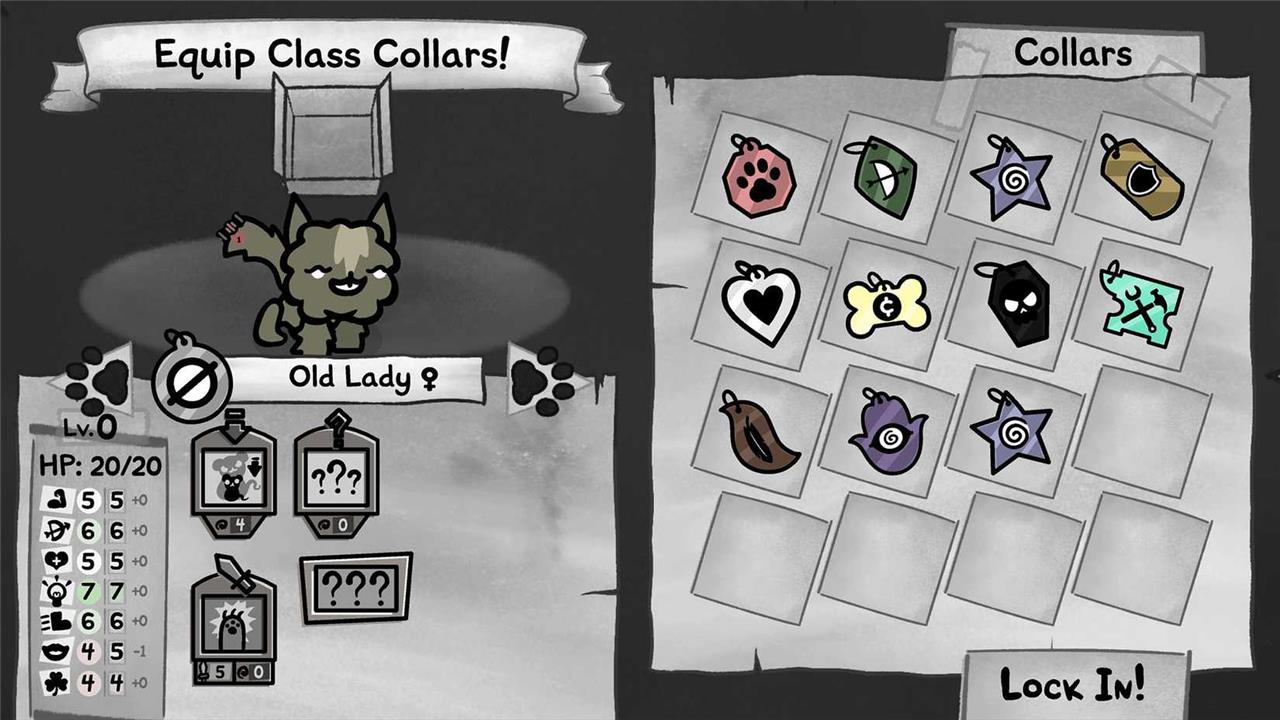Pick the tan shield dog tag collar
This screenshot has width=1280, height=720.
click(1142, 178)
